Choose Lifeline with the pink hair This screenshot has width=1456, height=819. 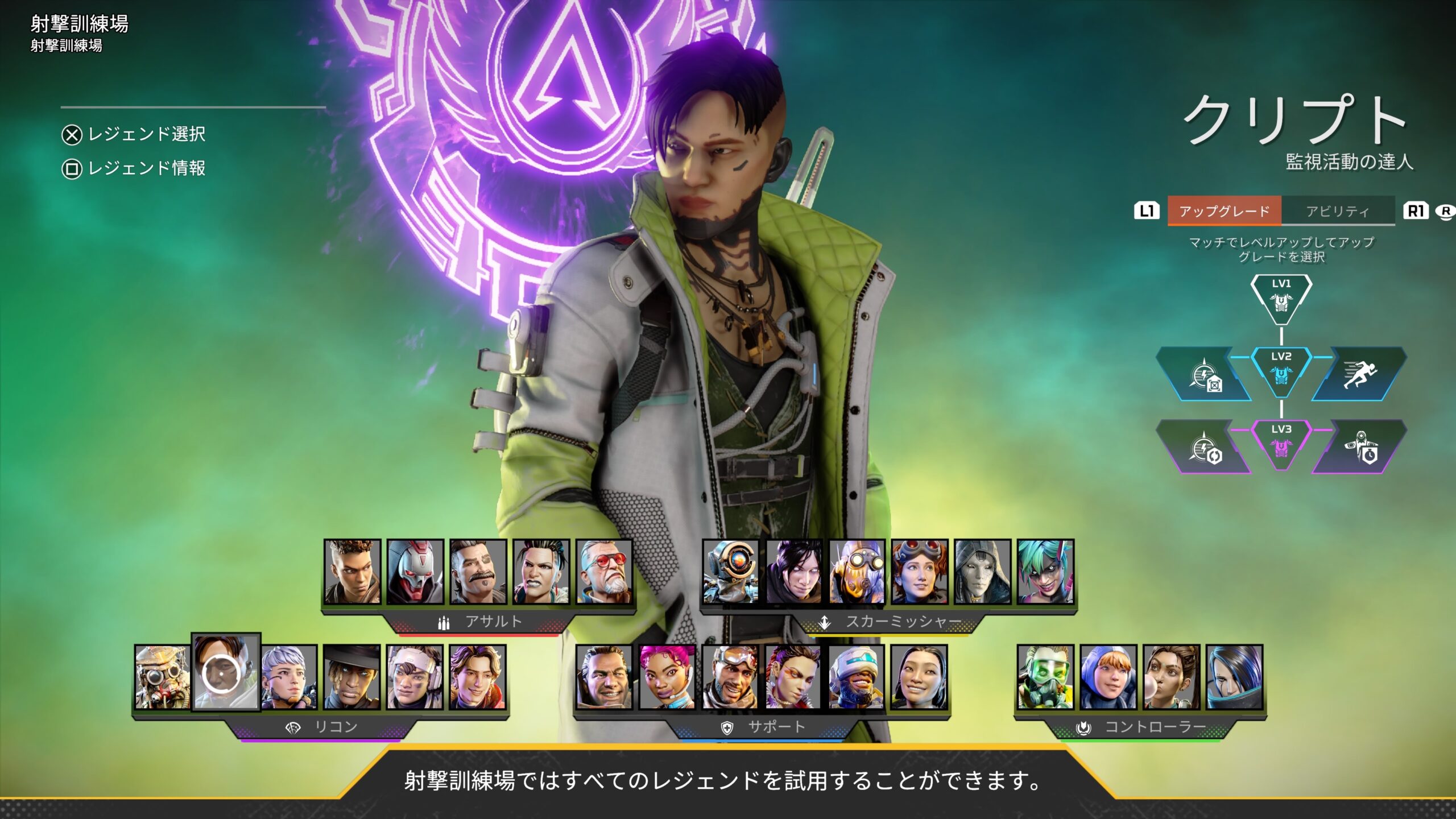pyautogui.click(x=667, y=677)
